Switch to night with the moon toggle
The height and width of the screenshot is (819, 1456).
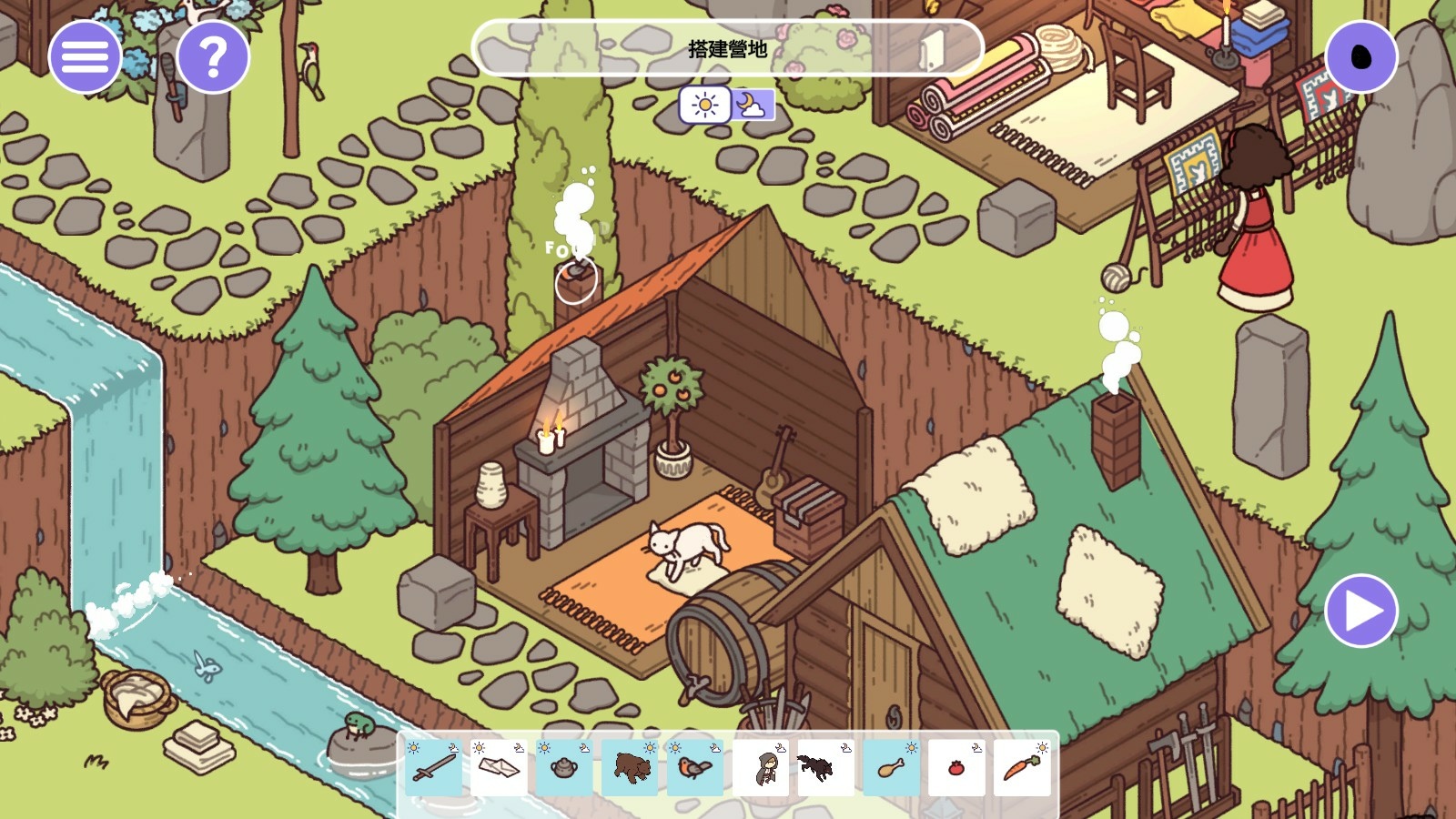[x=752, y=105]
